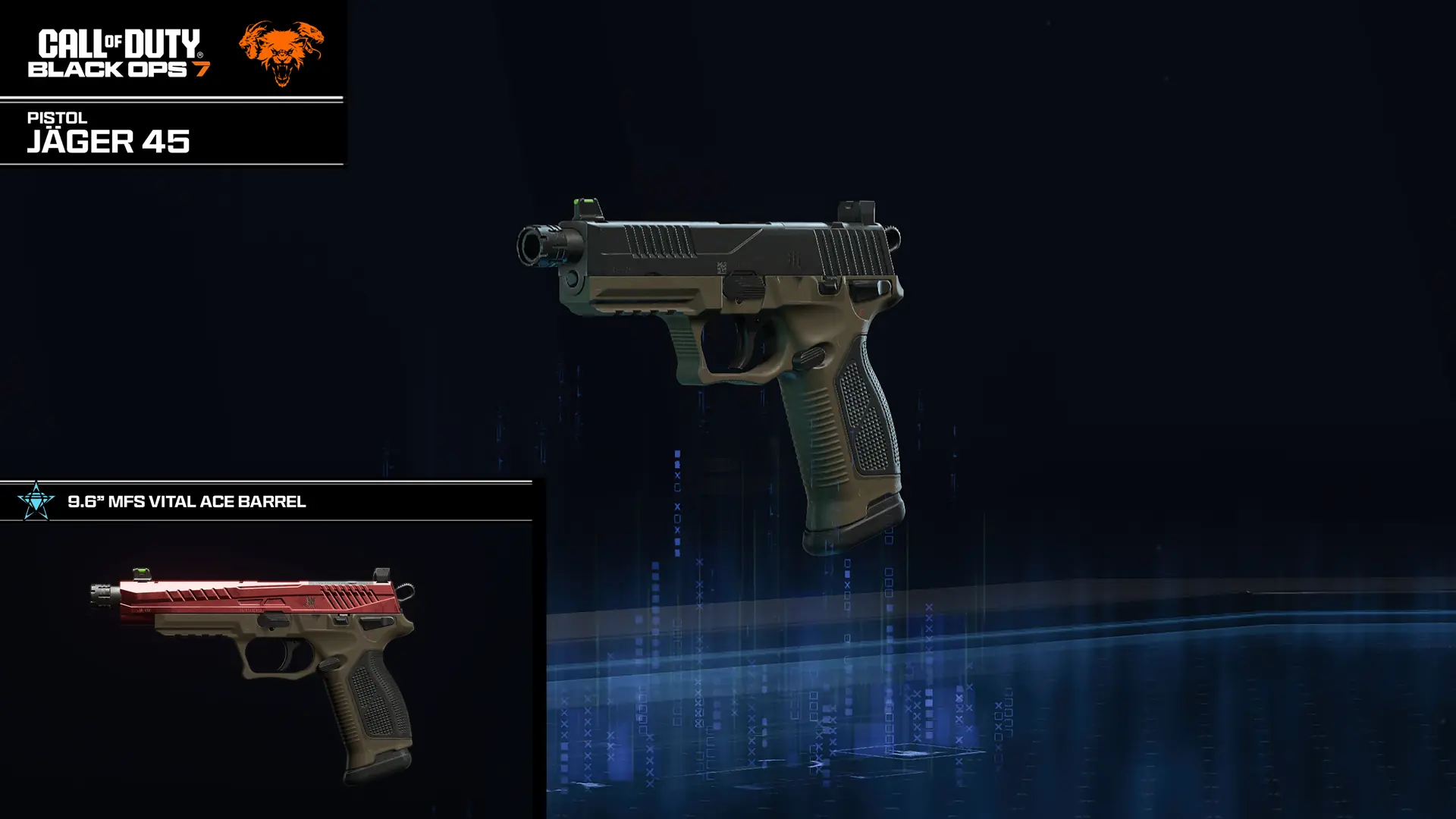The width and height of the screenshot is (1456, 819).
Task: Expand the 9.6" MFS Vital Ace Barrel panel
Action: point(187,501)
